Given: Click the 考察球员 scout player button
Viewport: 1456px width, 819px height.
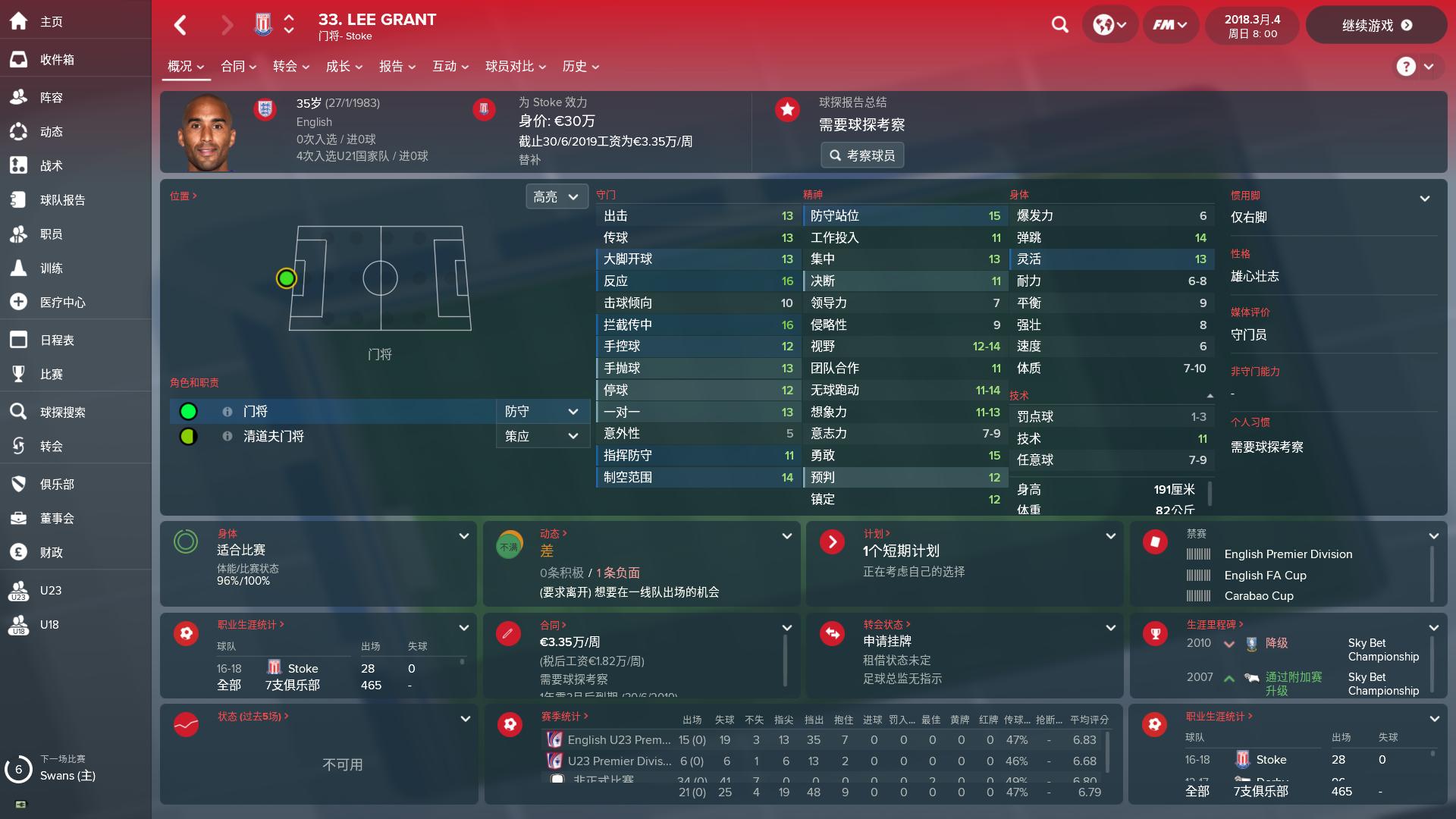Looking at the screenshot, I should pyautogui.click(x=862, y=155).
